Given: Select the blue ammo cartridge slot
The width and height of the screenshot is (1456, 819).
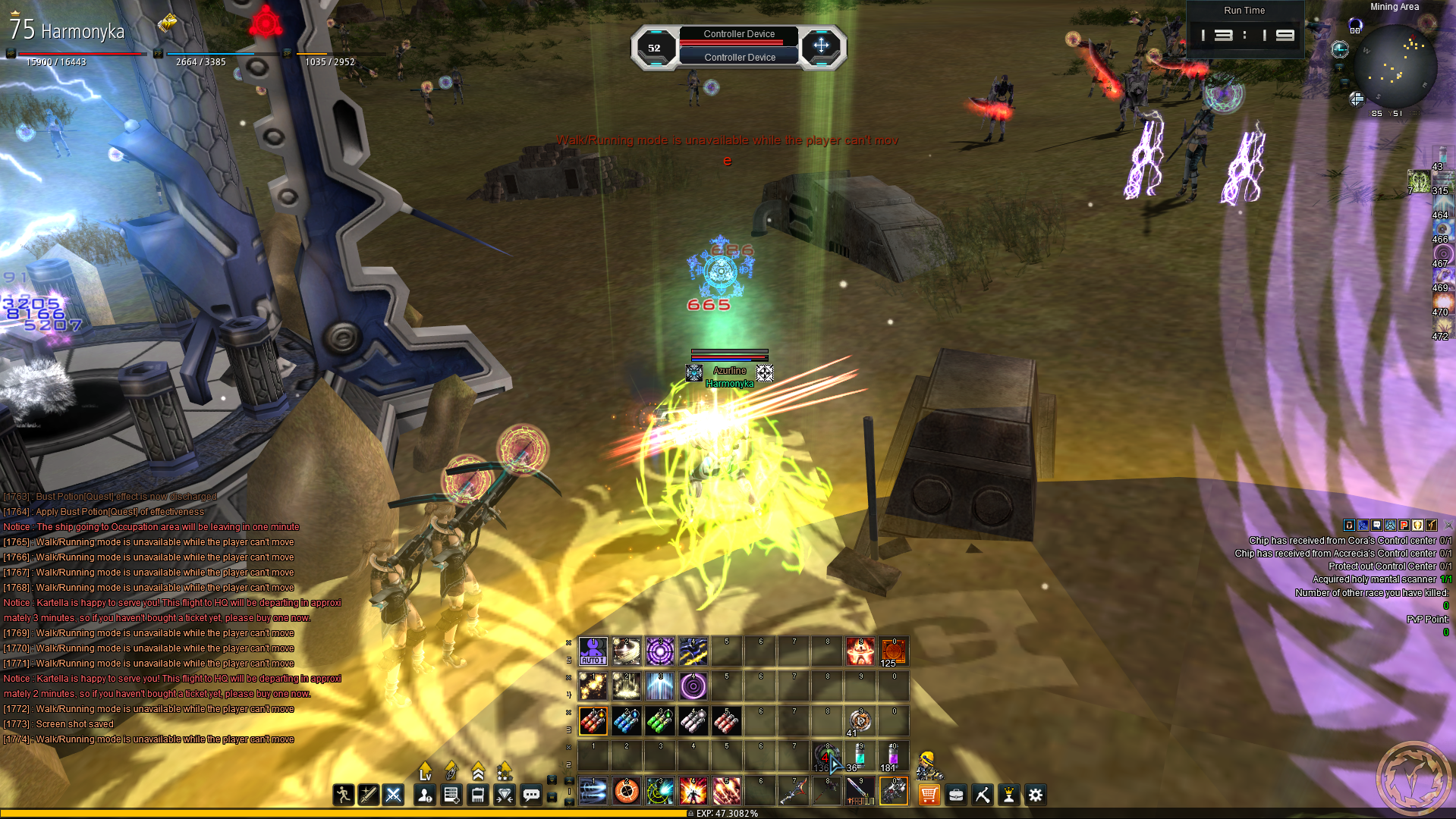Looking at the screenshot, I should coord(626,721).
